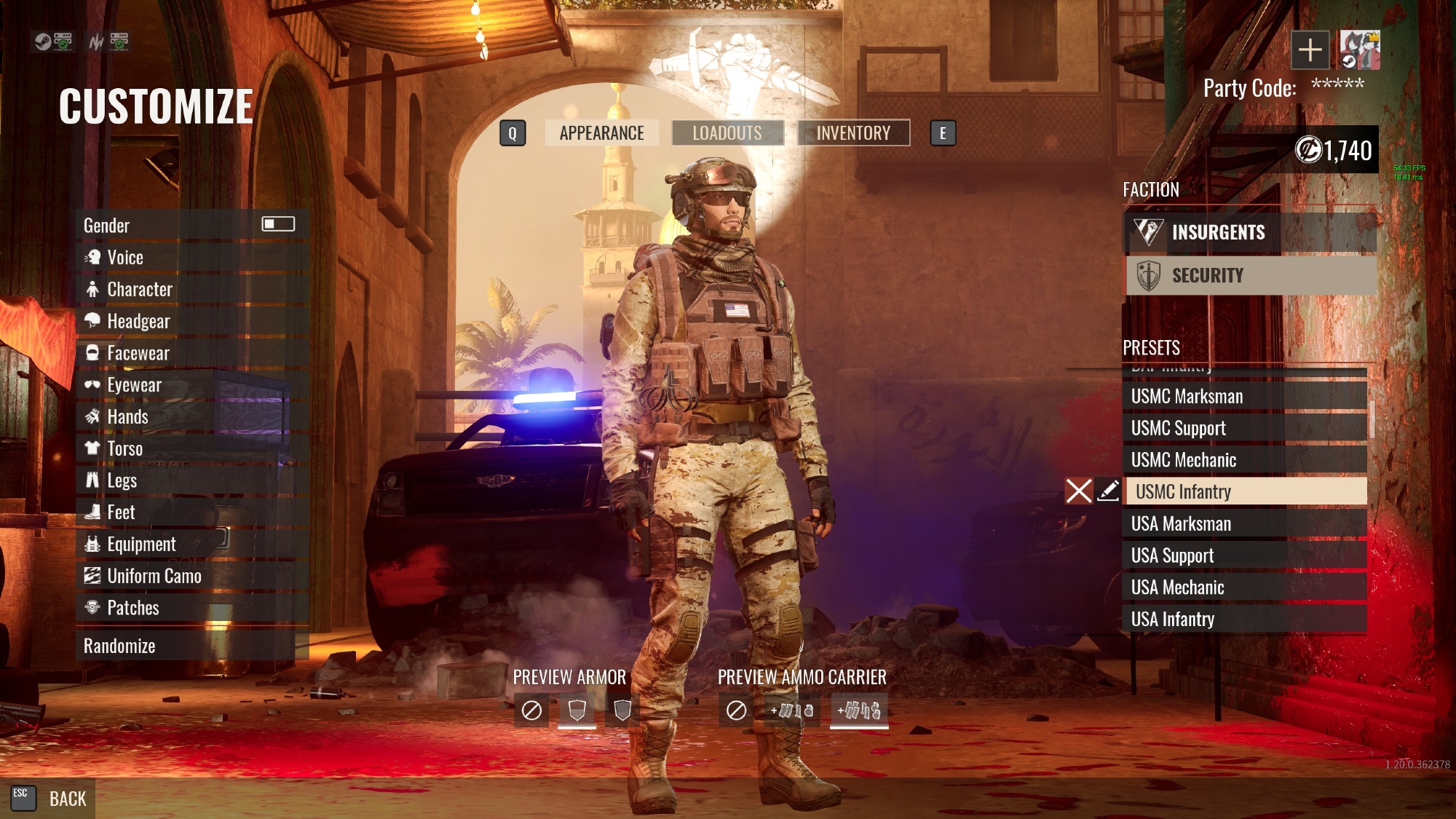The image size is (1456, 819).
Task: Delete the USMC Infantry preset
Action: click(1078, 491)
